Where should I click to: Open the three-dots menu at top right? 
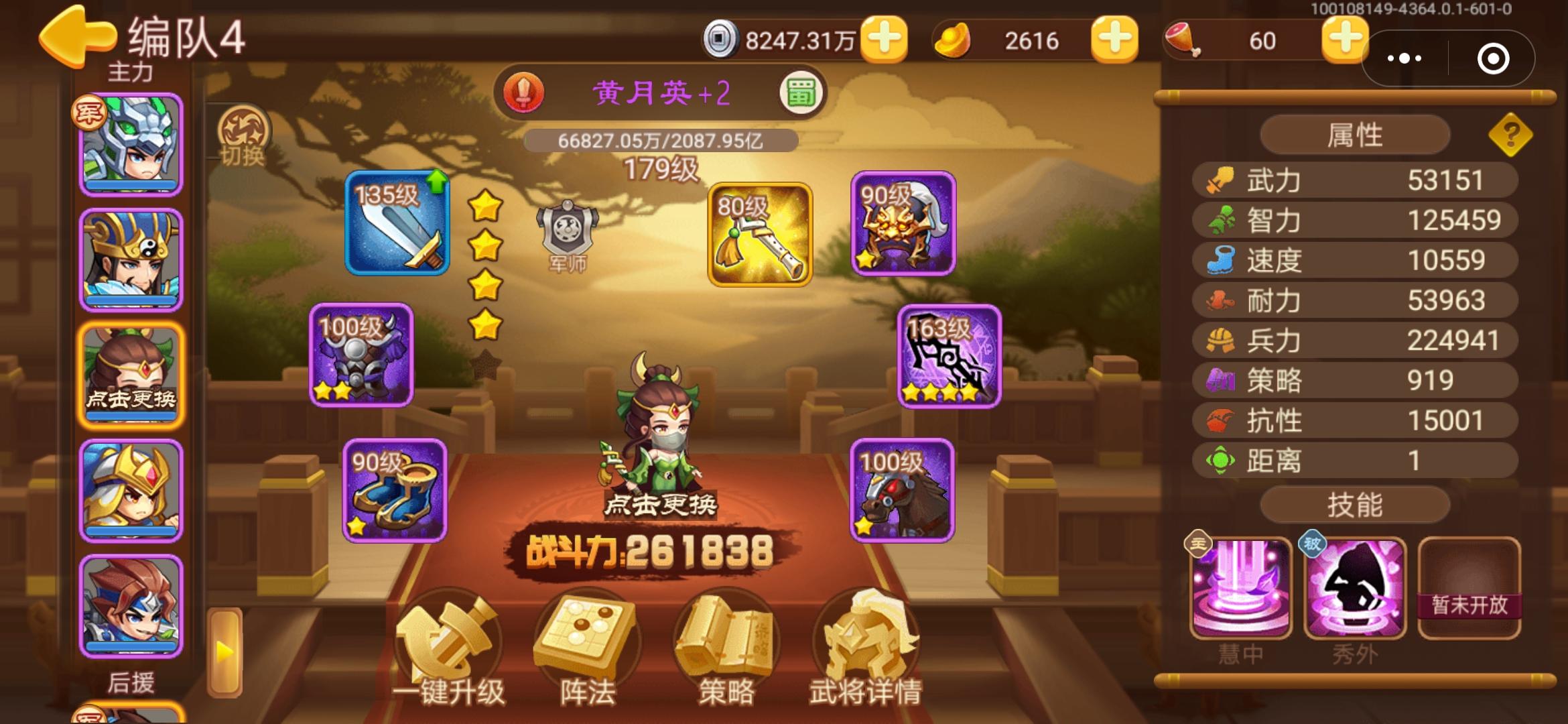pos(1405,59)
